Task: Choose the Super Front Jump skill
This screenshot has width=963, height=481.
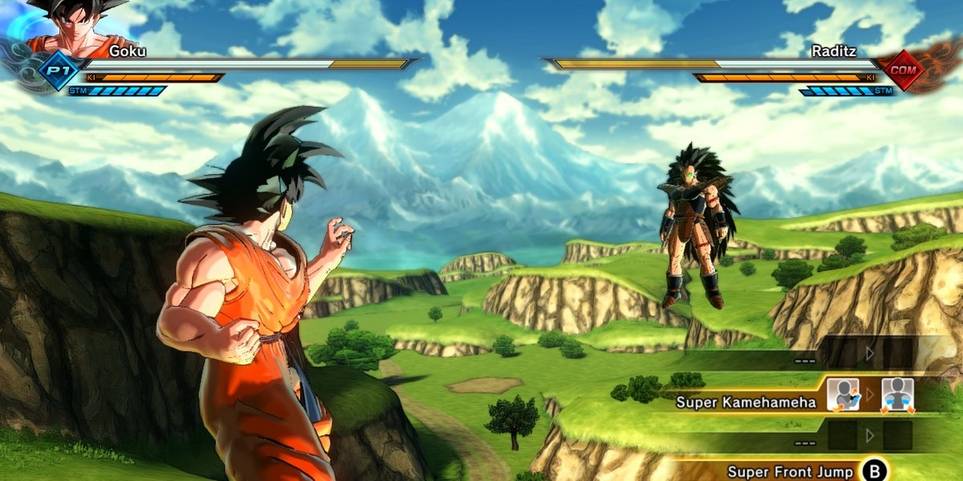Action: tap(790, 471)
